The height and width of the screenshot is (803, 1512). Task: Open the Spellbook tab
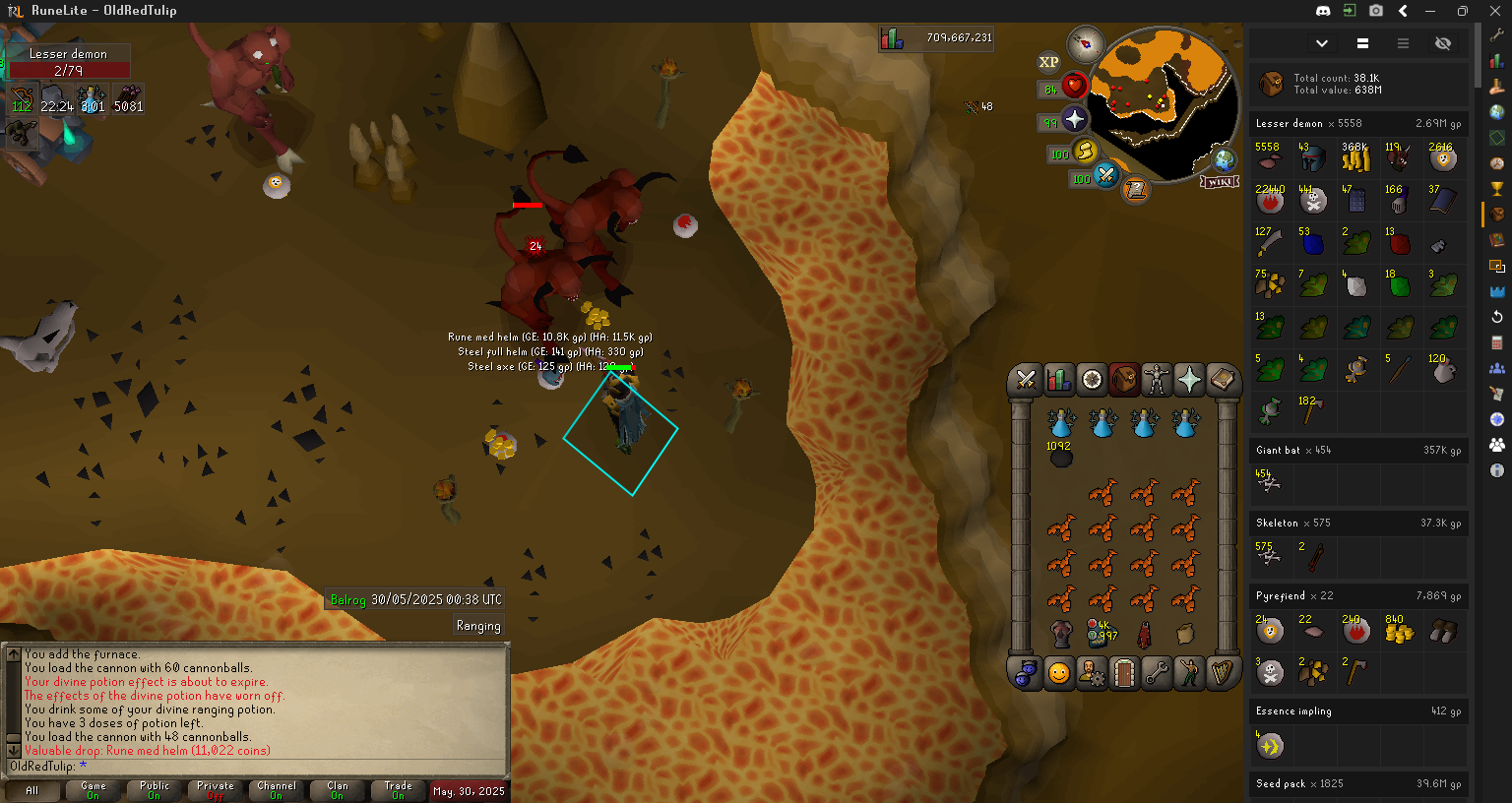(x=1222, y=379)
